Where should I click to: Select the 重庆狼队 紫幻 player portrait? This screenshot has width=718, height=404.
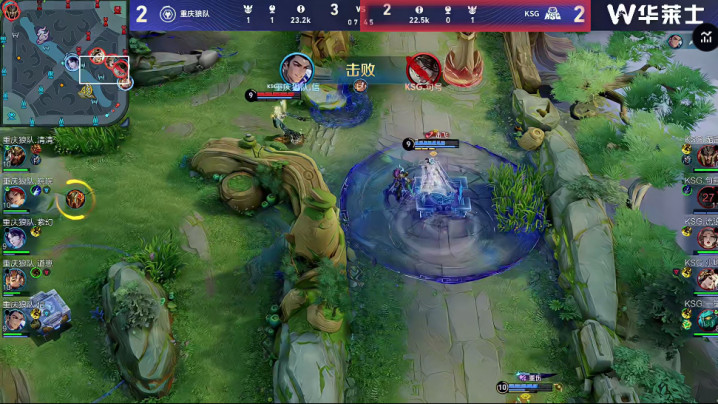15,238
